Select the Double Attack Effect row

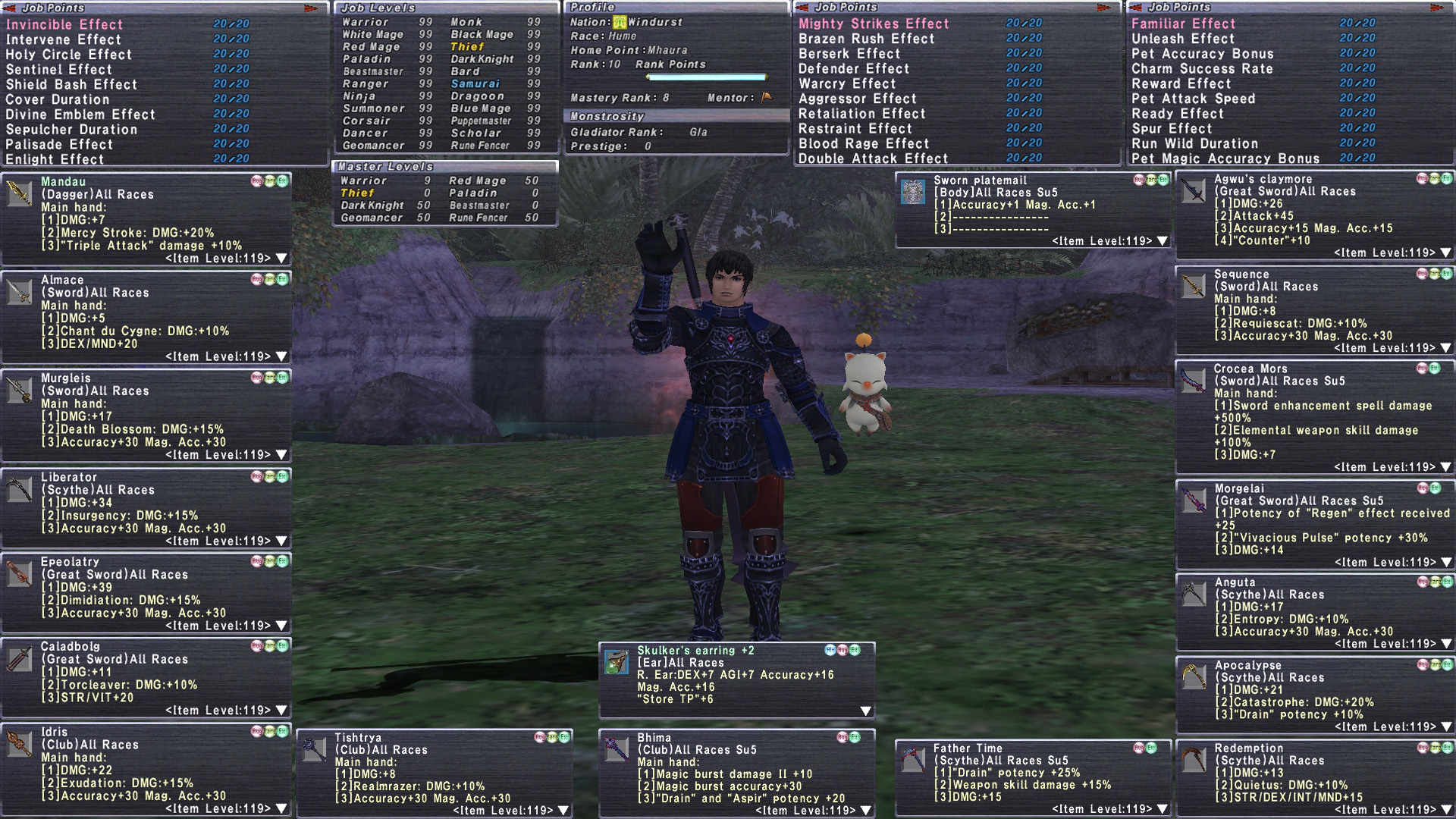[873, 158]
